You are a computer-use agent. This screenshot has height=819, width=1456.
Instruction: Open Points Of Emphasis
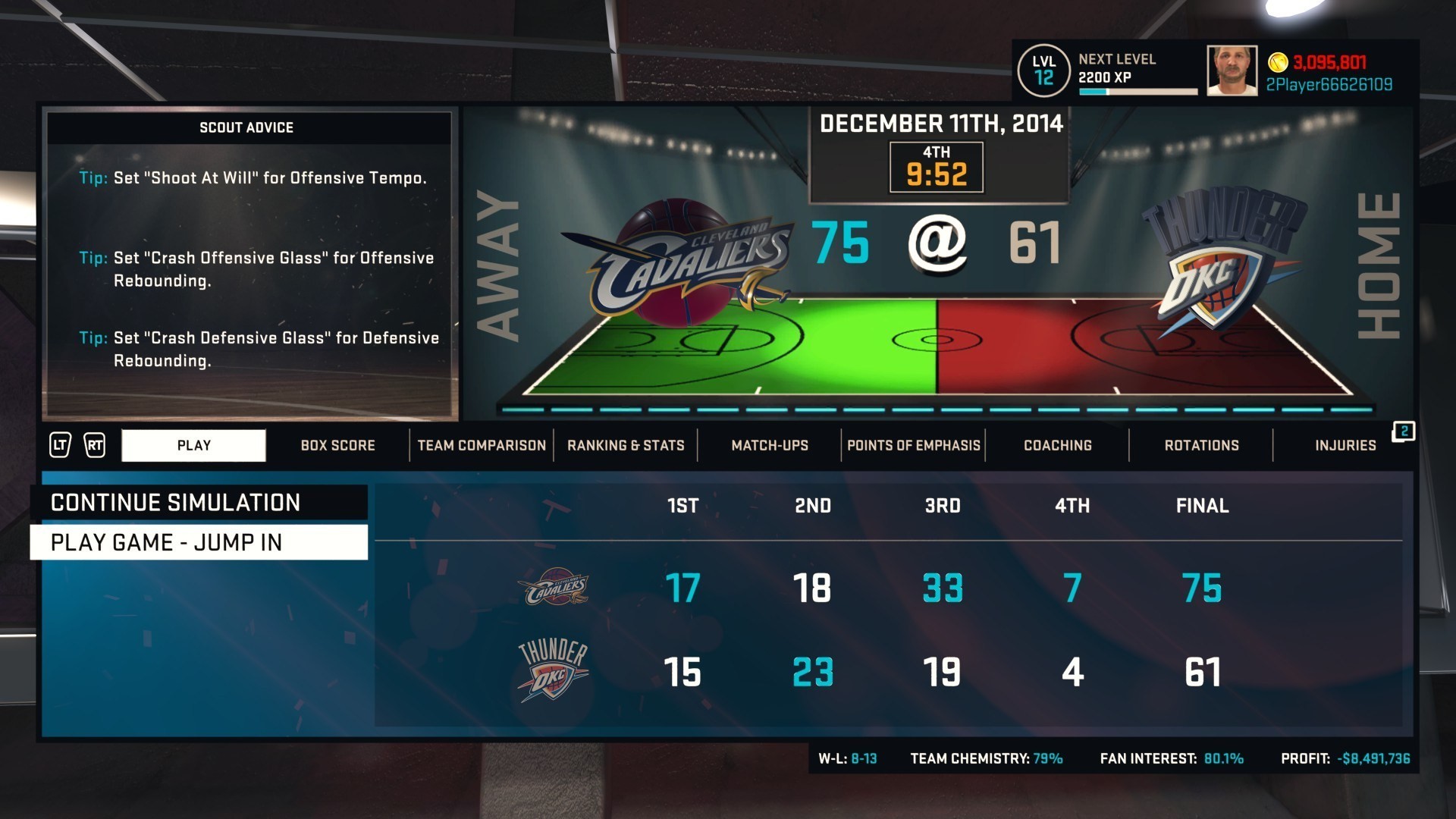pyautogui.click(x=914, y=446)
